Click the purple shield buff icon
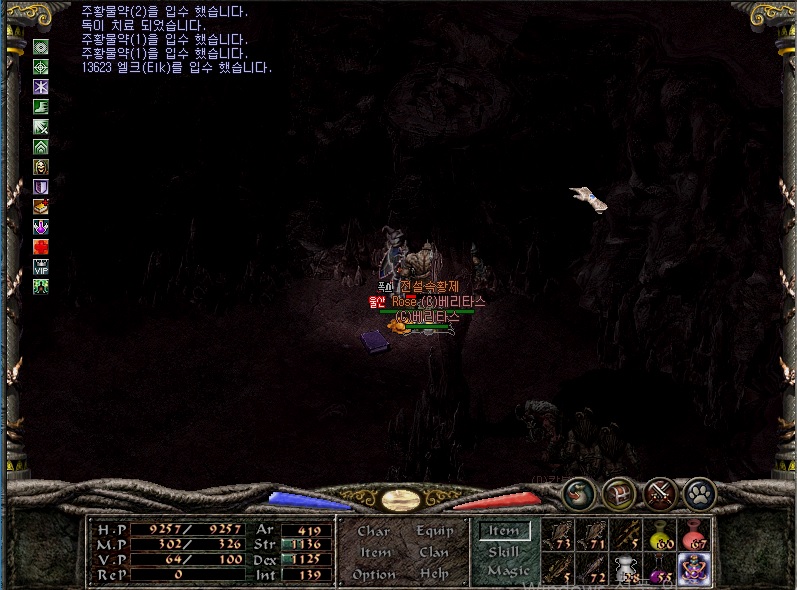 point(41,187)
